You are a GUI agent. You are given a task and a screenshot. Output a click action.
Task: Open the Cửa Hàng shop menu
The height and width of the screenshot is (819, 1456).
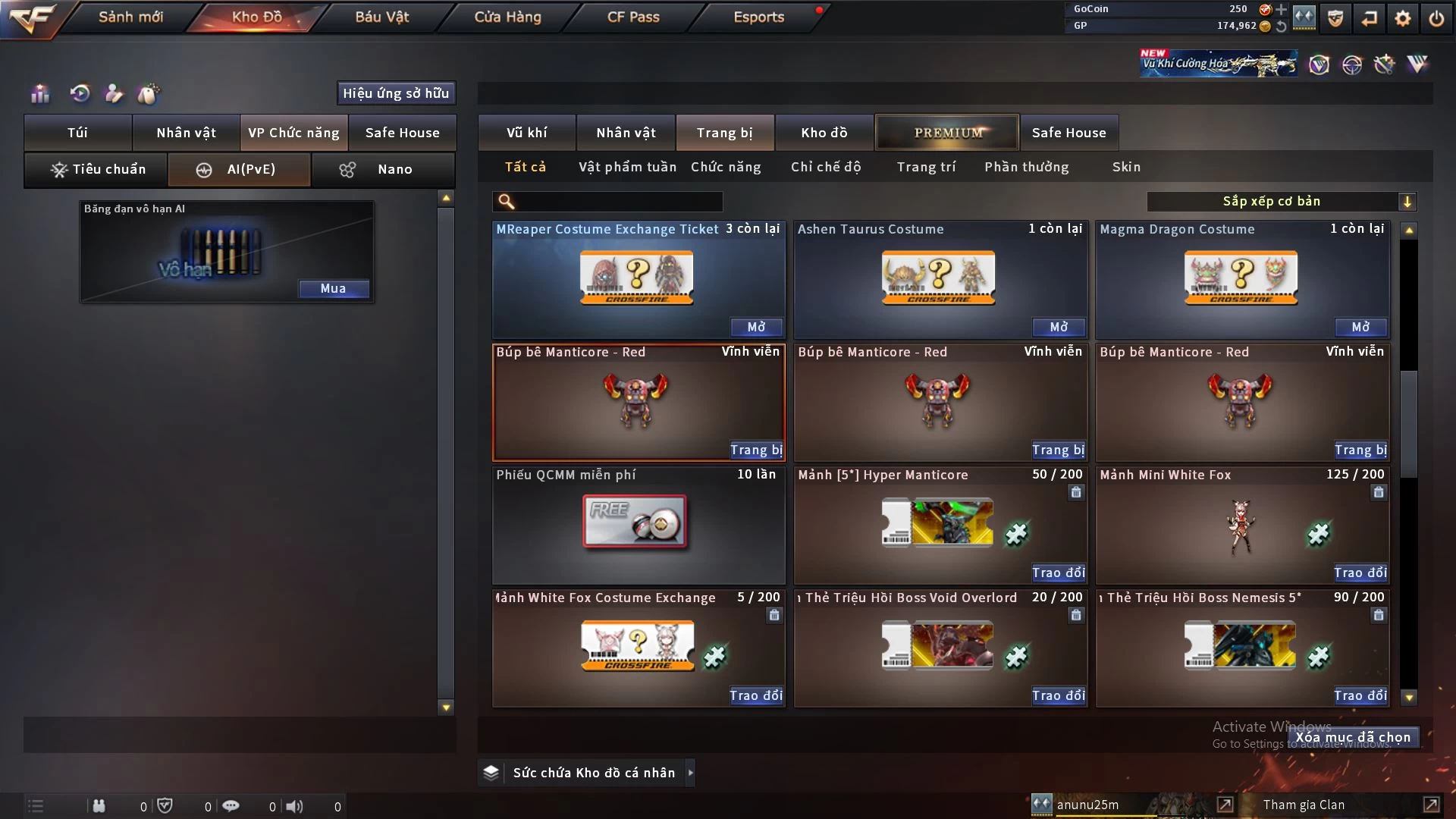[x=507, y=17]
